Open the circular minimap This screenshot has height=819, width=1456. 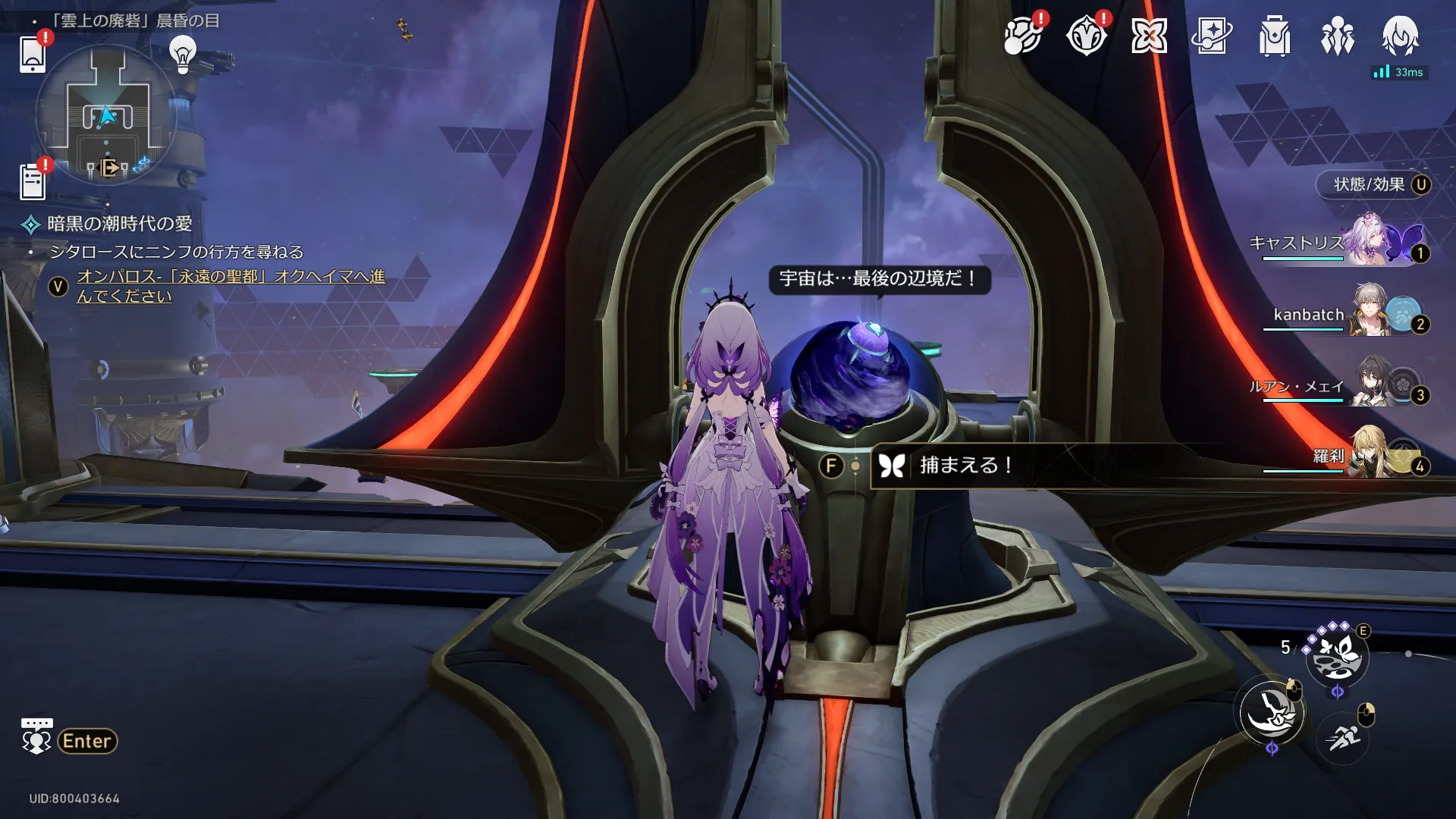[x=106, y=115]
